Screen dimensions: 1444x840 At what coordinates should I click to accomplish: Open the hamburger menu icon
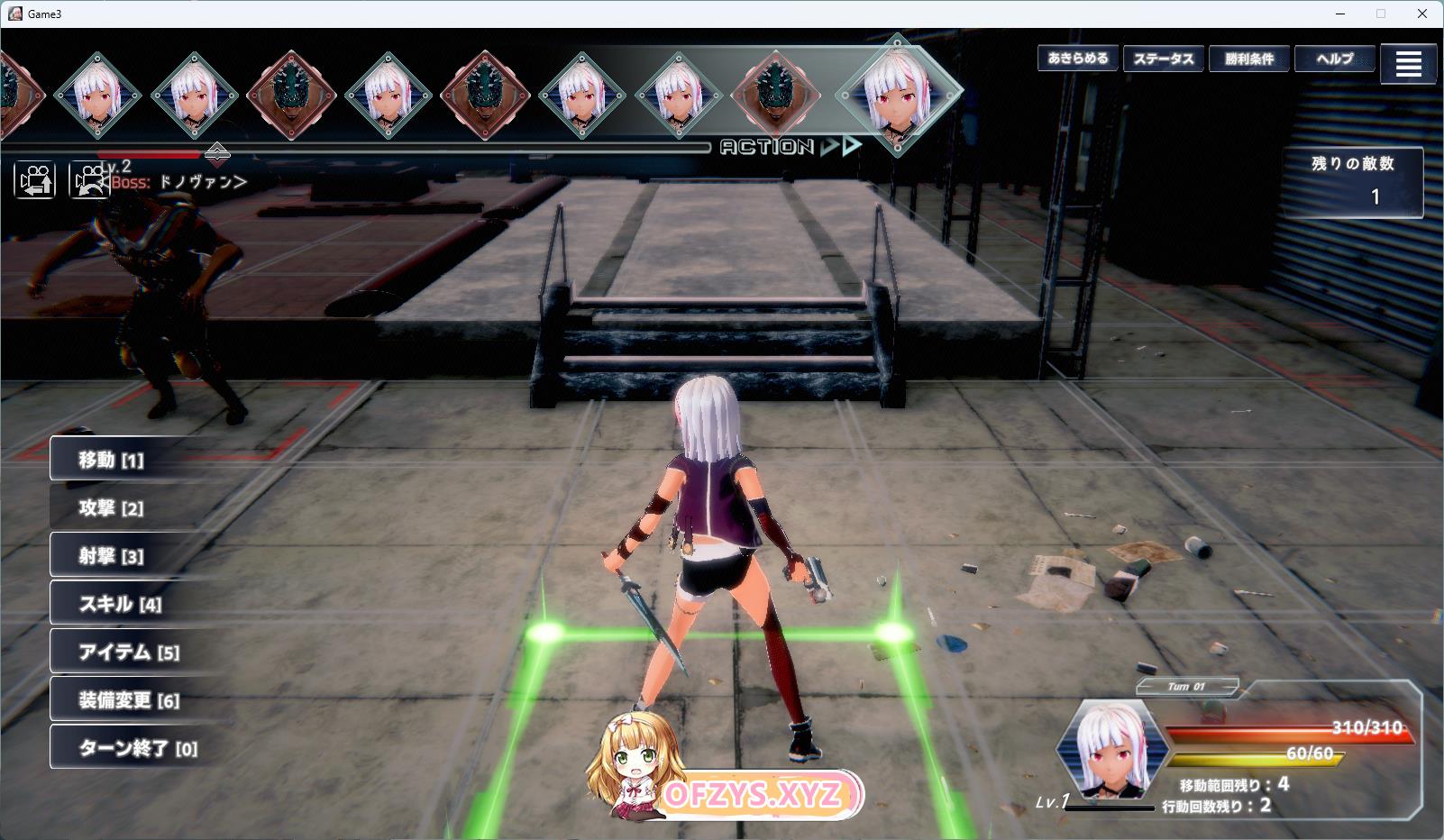click(x=1408, y=64)
